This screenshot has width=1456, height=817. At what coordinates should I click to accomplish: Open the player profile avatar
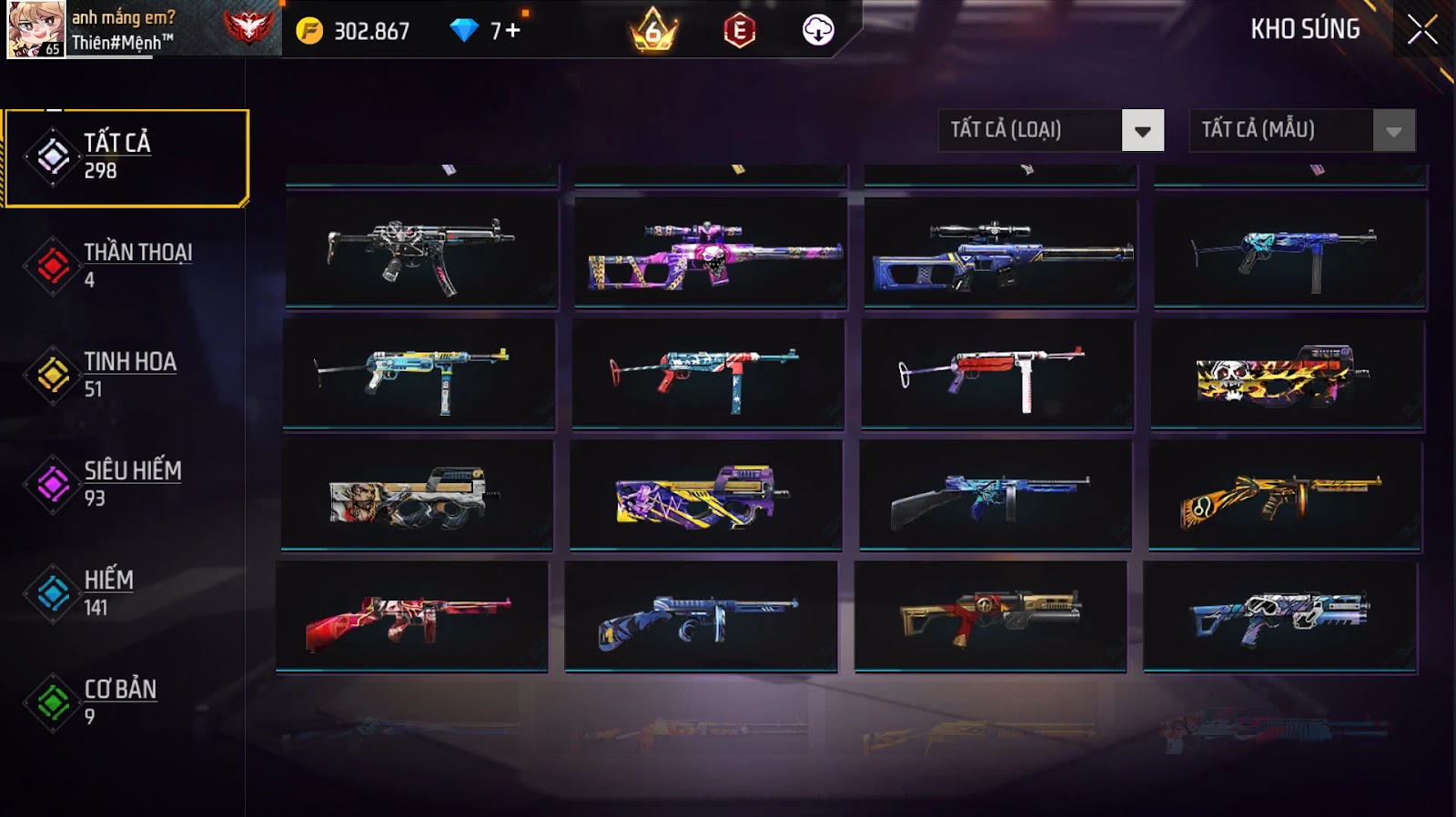pos(35,29)
